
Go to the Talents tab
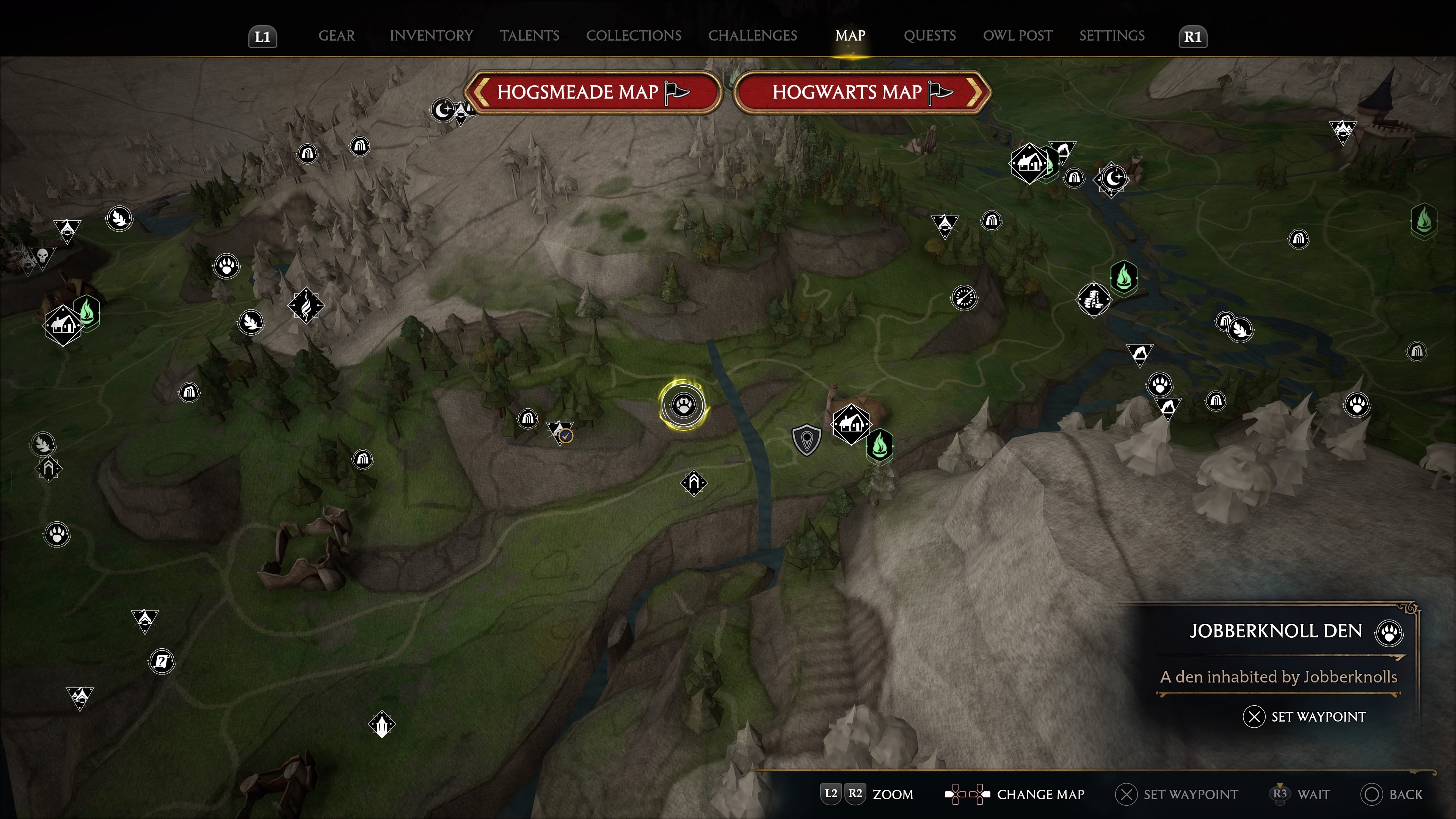click(x=529, y=36)
